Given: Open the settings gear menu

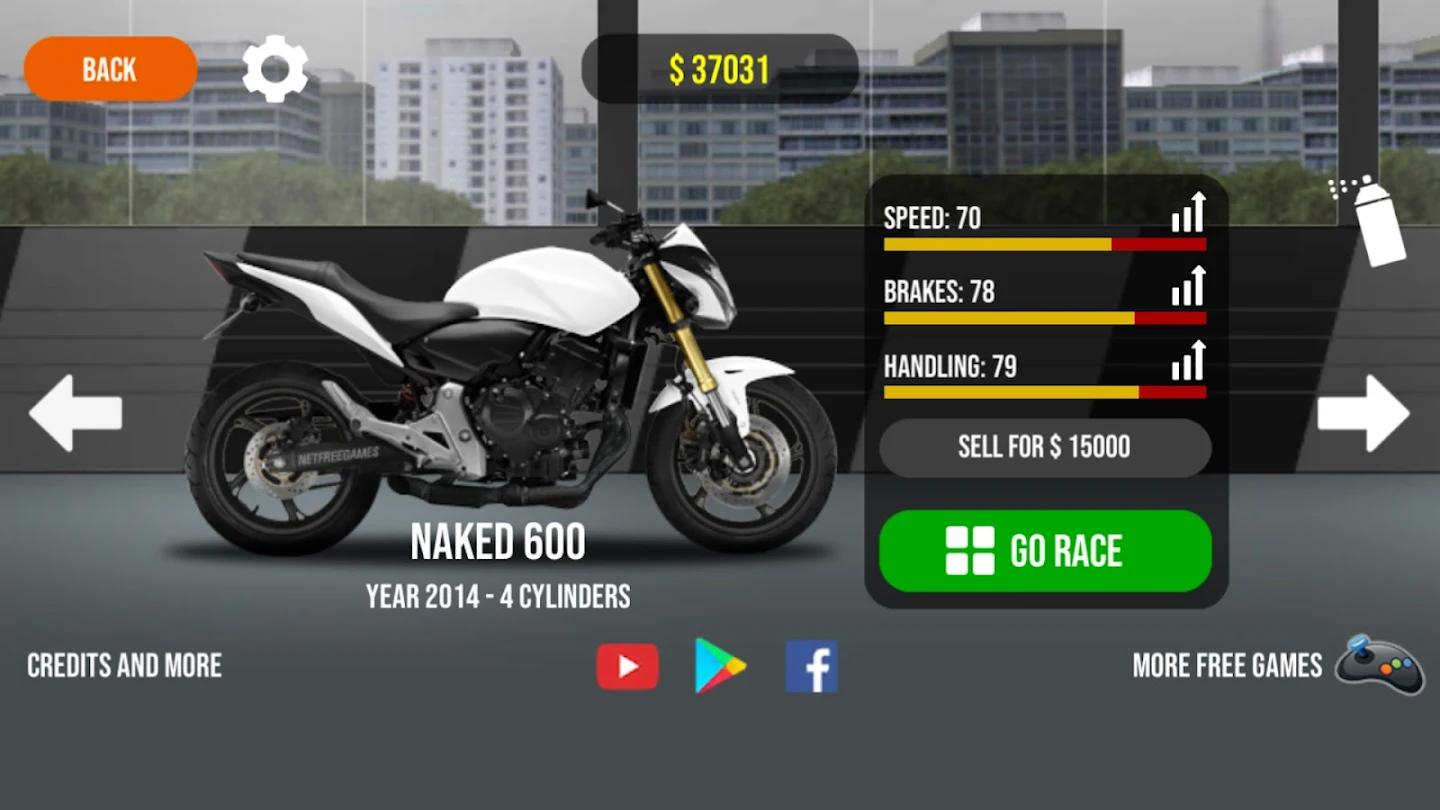Looking at the screenshot, I should click(273, 68).
